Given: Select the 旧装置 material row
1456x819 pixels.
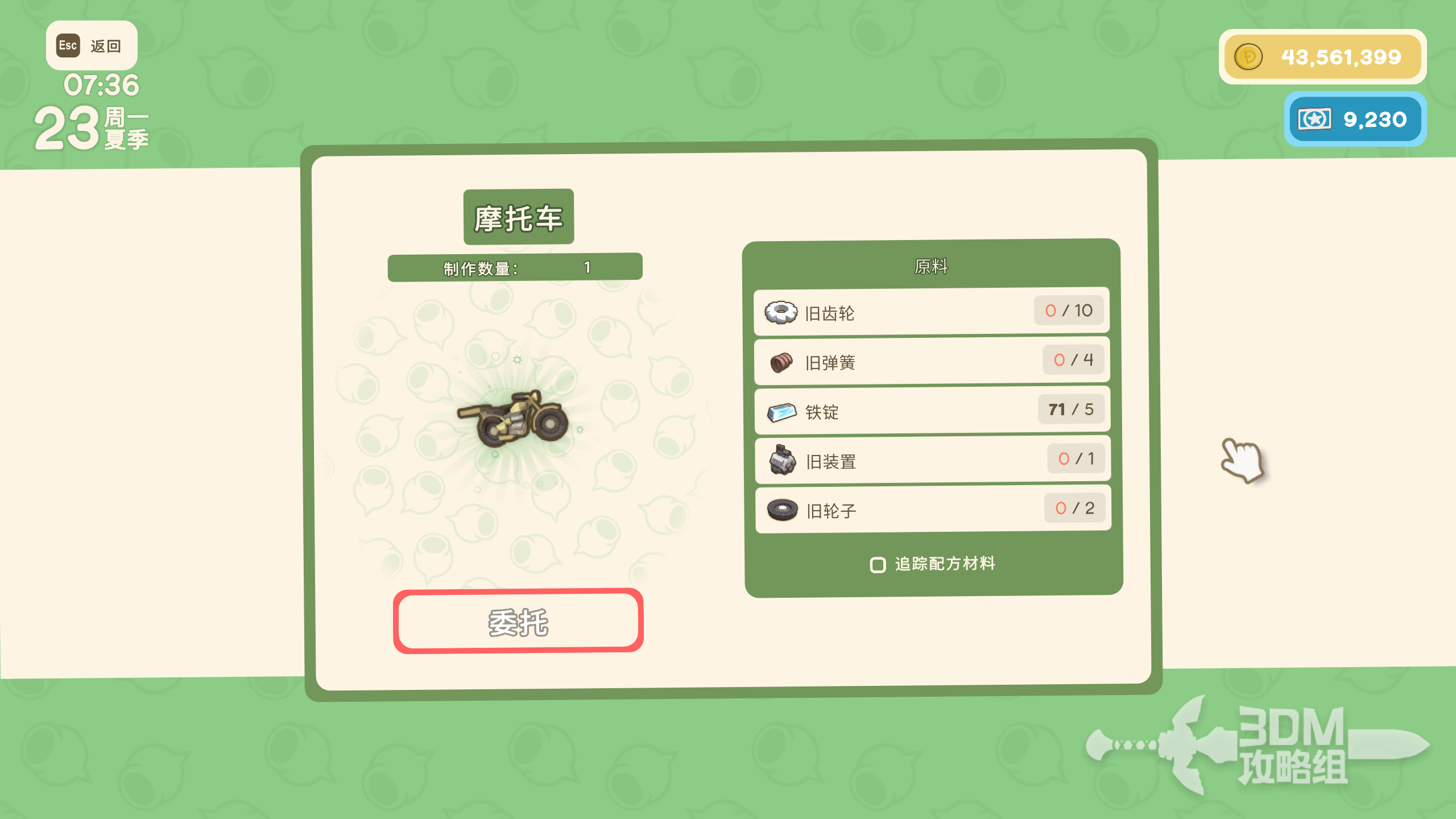Looking at the screenshot, I should click(x=932, y=460).
